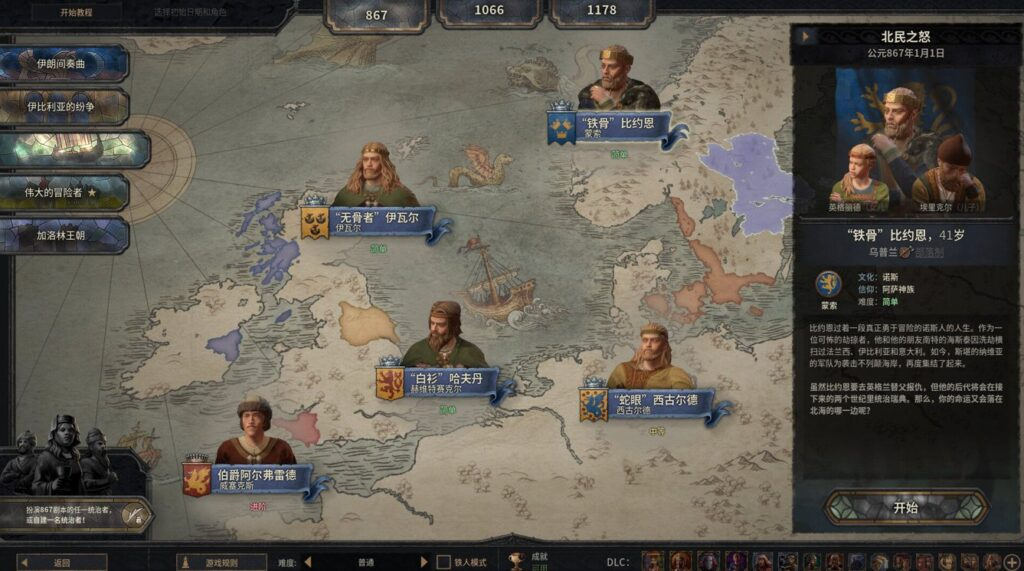Select the 1178 start date
Viewport: 1024px width, 571px height.
coord(601,11)
